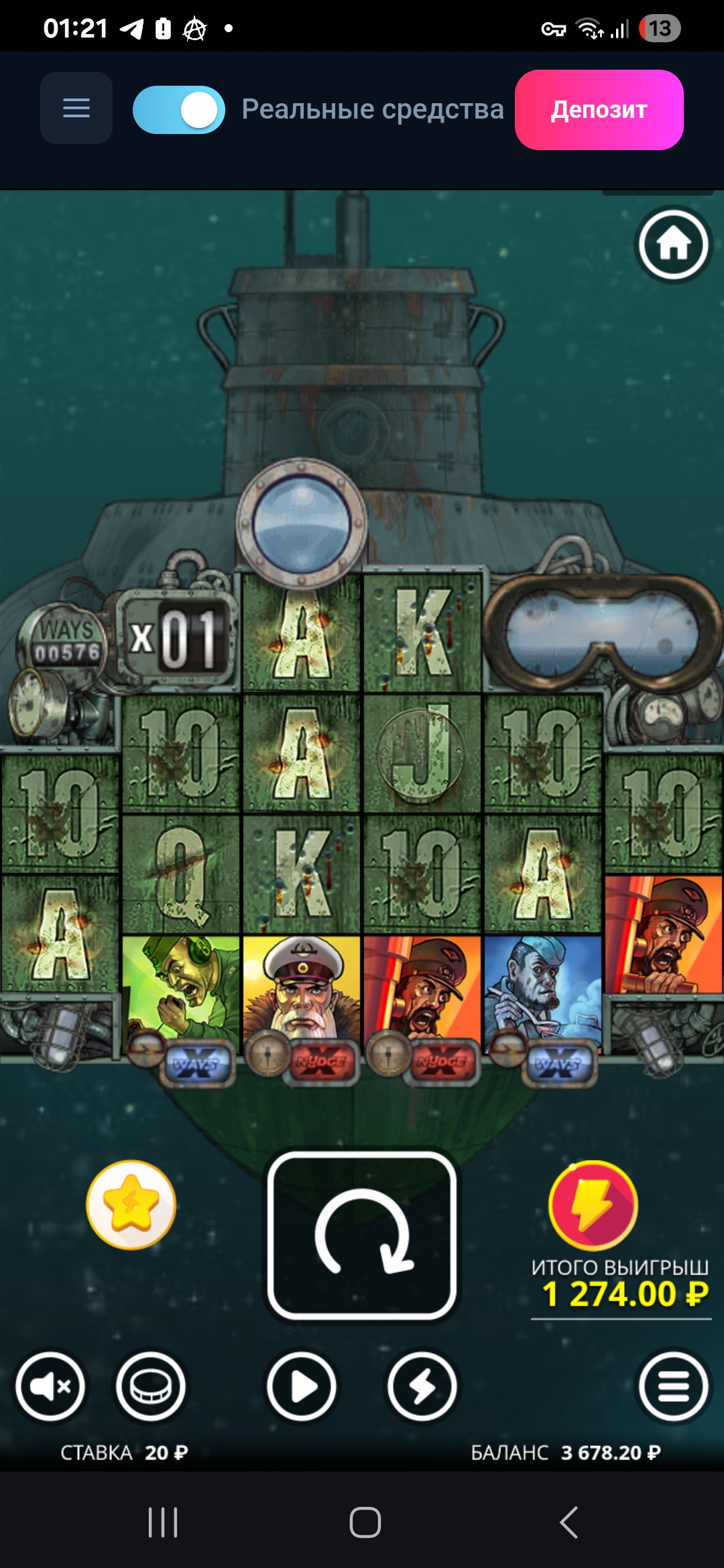Open the yellow star bonus button
The width and height of the screenshot is (724, 1568).
(131, 1205)
